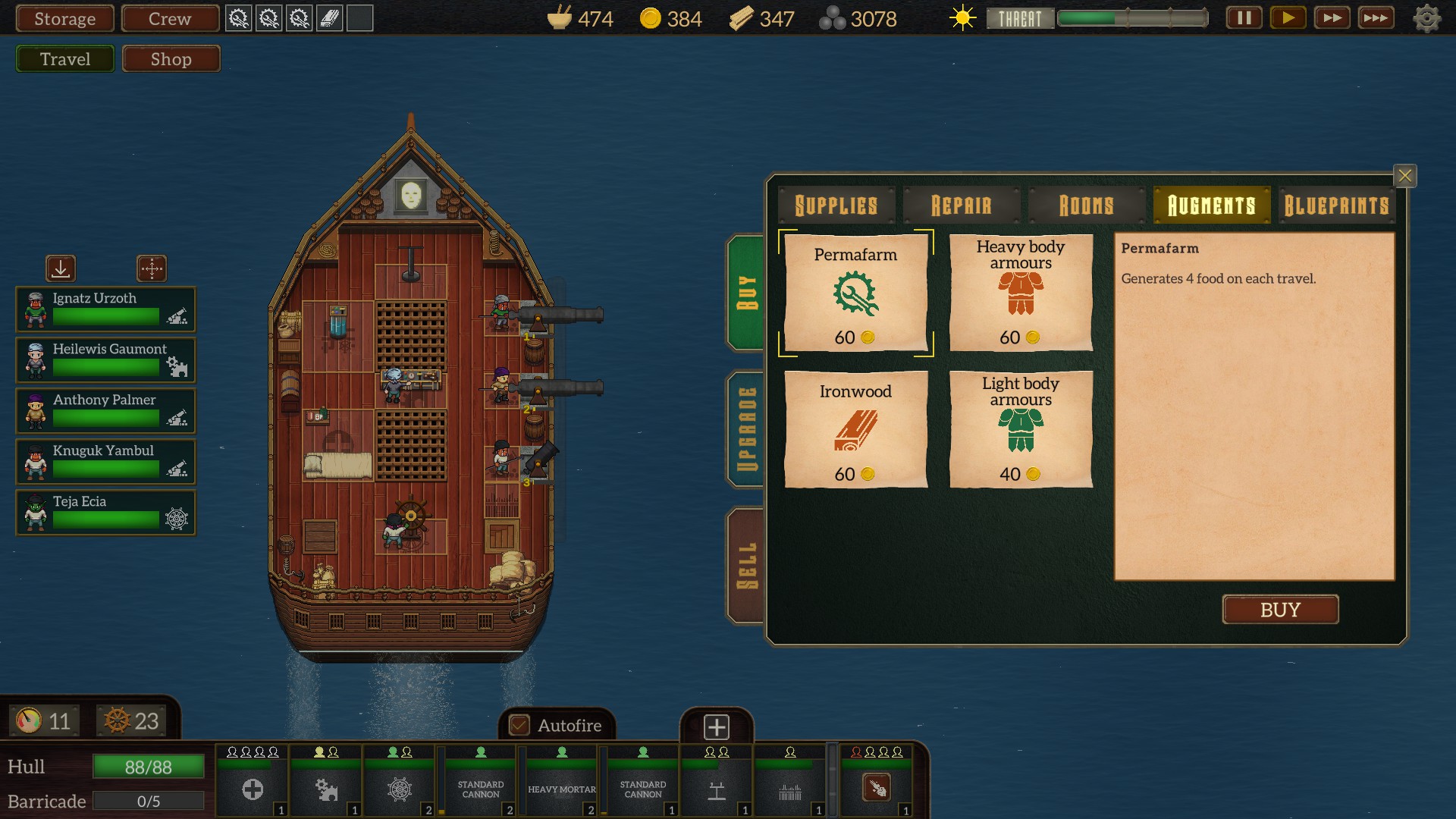Switch to the Repair tab
This screenshot has height=819, width=1456.
point(961,206)
